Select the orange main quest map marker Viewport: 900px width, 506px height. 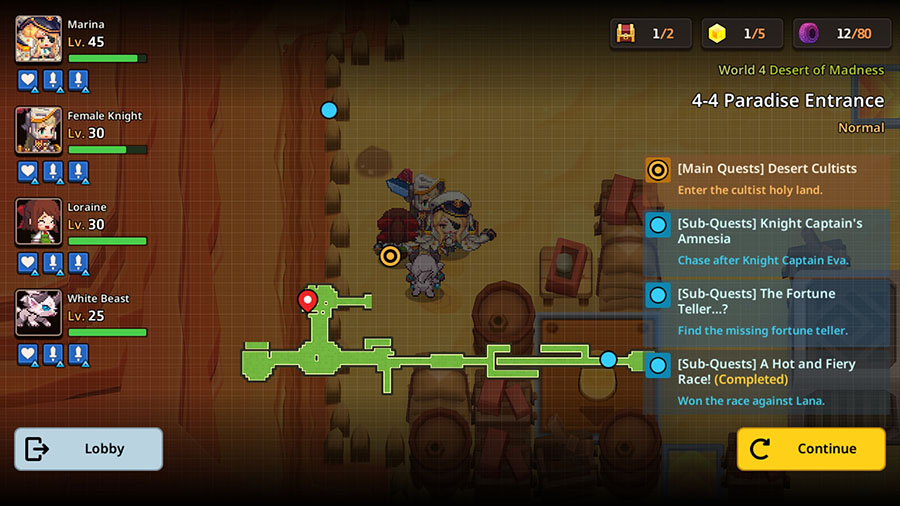pyautogui.click(x=390, y=256)
